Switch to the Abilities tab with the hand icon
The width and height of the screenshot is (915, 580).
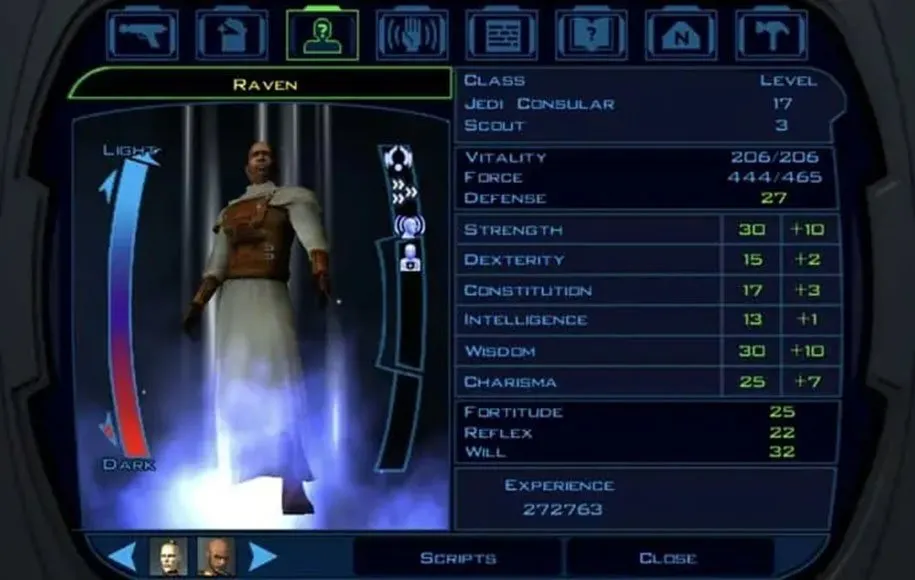[411, 34]
